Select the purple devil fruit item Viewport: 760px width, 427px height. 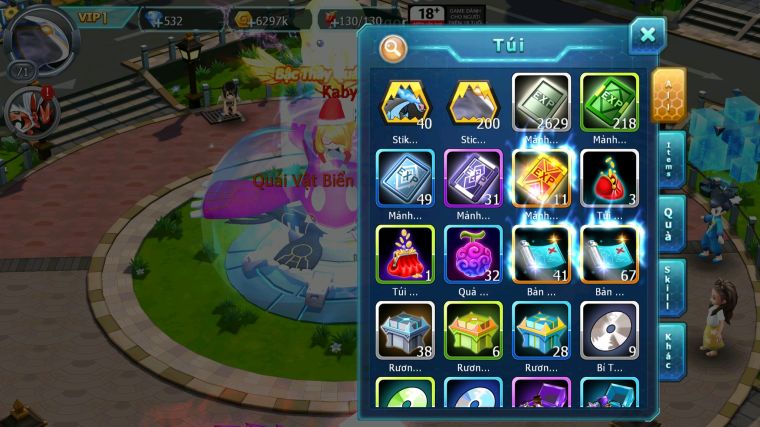pyautogui.click(x=473, y=255)
